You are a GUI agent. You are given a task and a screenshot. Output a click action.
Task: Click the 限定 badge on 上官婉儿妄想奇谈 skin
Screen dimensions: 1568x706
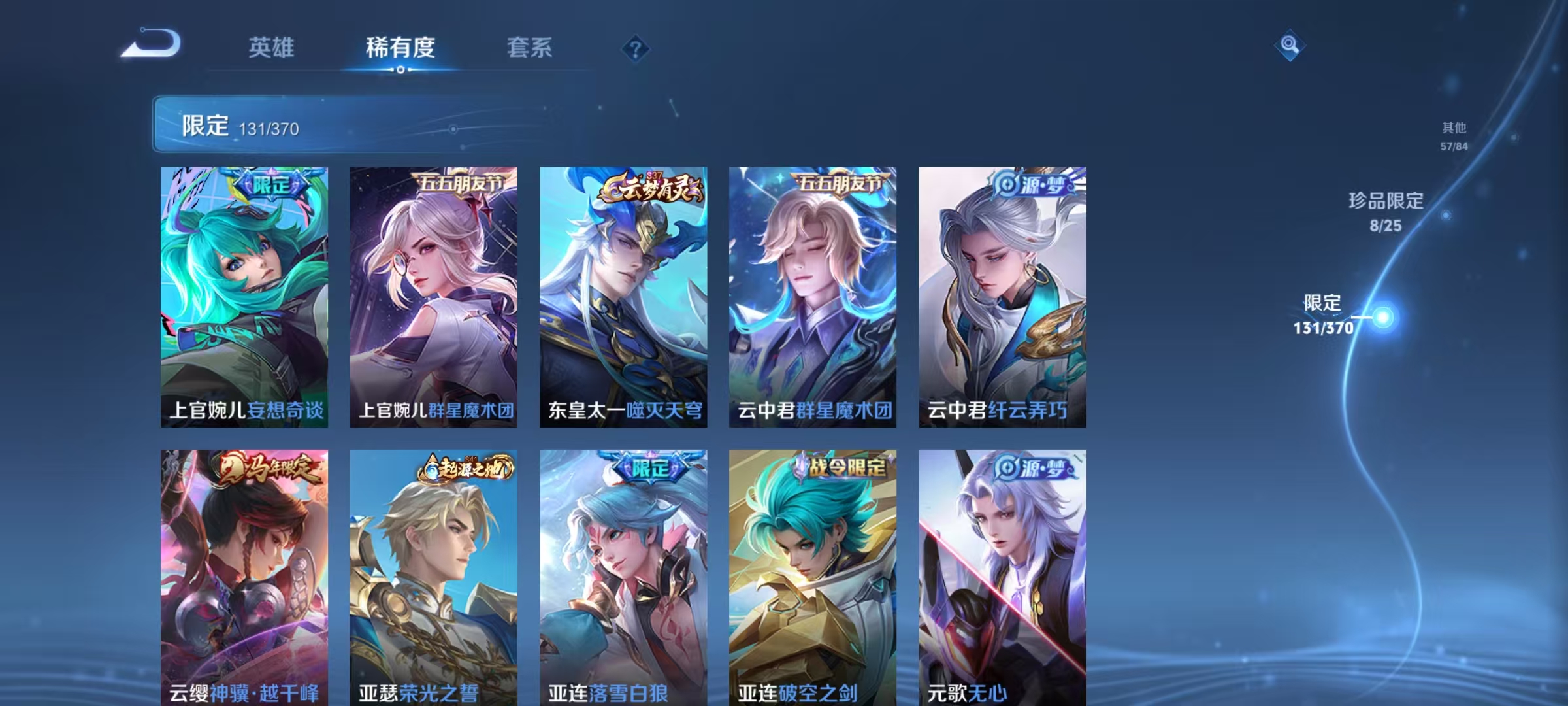(272, 184)
